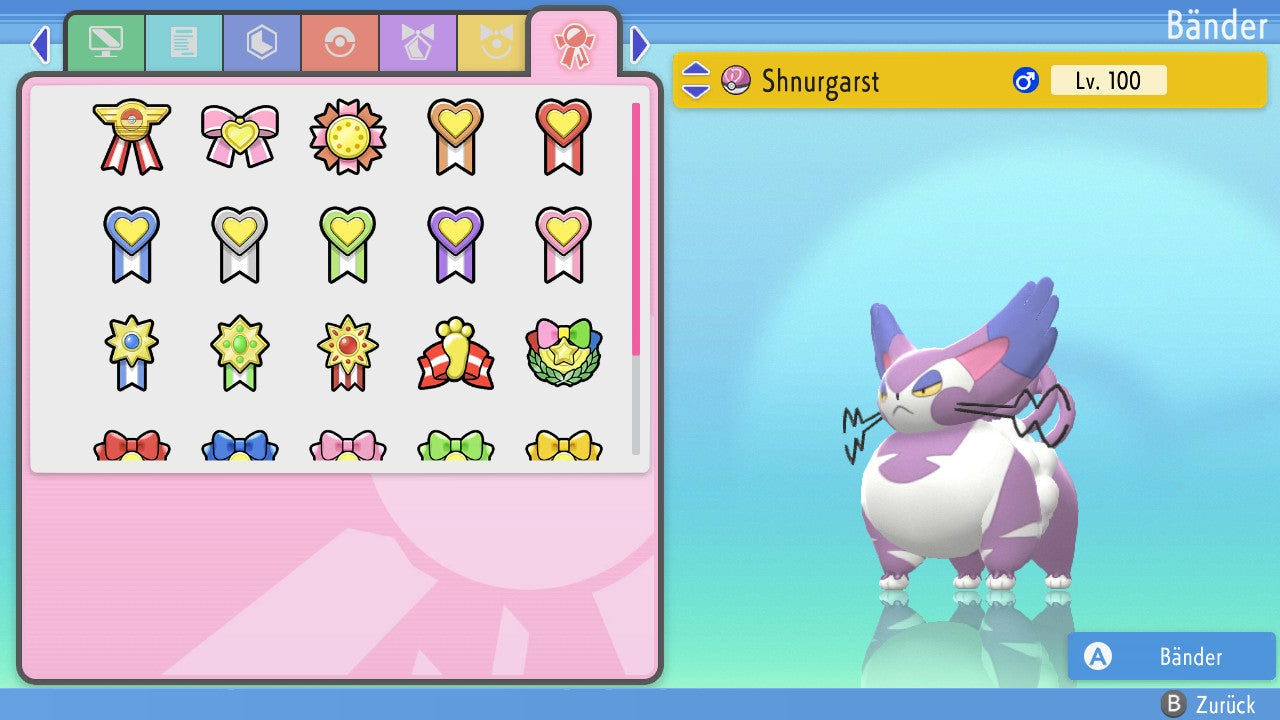
Task: Select the orange flower-shaped ribbon
Action: point(347,136)
